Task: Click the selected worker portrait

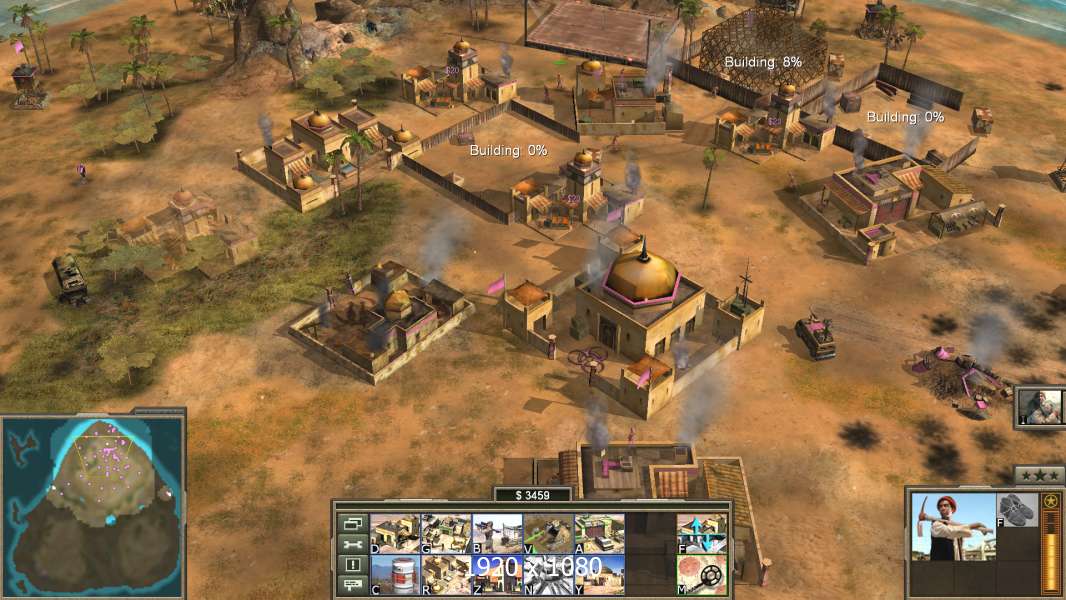Action: (953, 526)
